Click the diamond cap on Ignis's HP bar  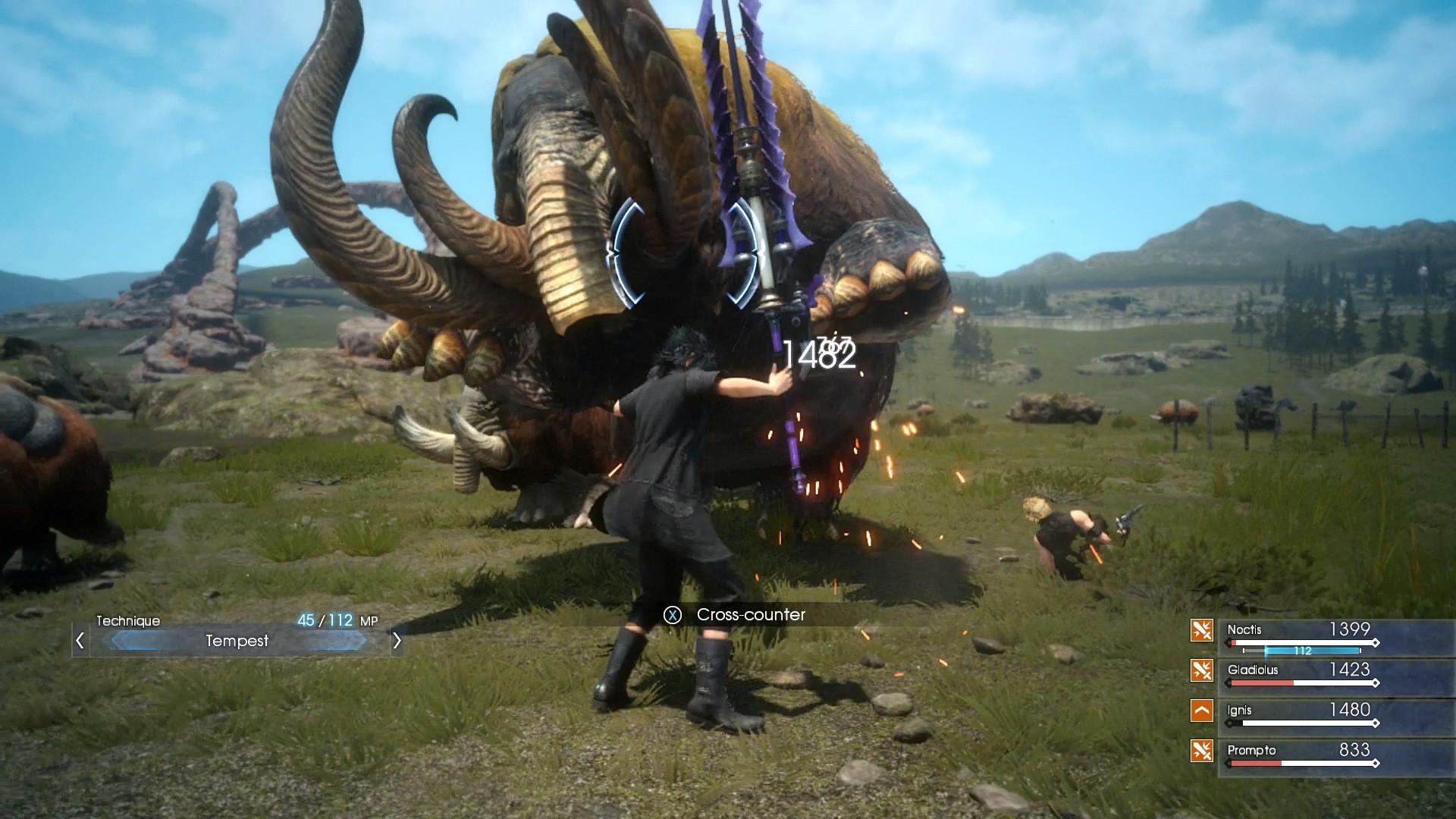pyautogui.click(x=1376, y=723)
